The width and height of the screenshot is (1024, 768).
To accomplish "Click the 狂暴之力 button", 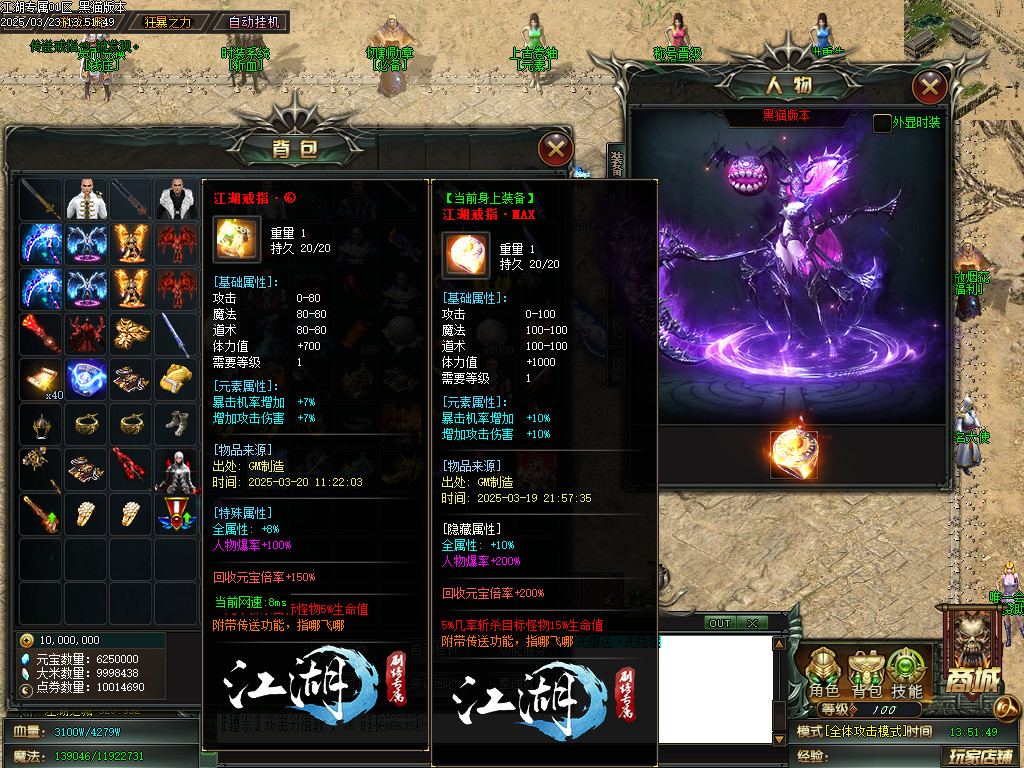I will click(167, 21).
